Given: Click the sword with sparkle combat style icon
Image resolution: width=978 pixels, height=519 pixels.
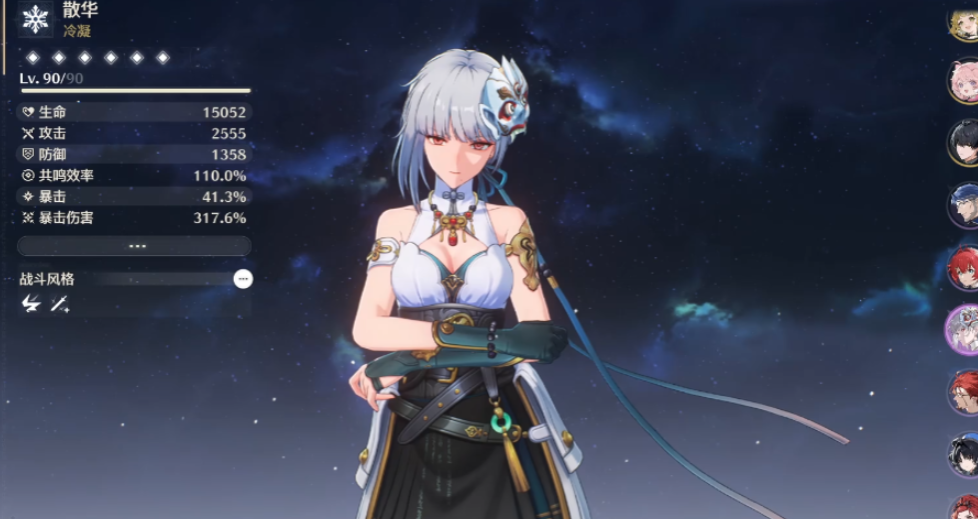Looking at the screenshot, I should 60,303.
